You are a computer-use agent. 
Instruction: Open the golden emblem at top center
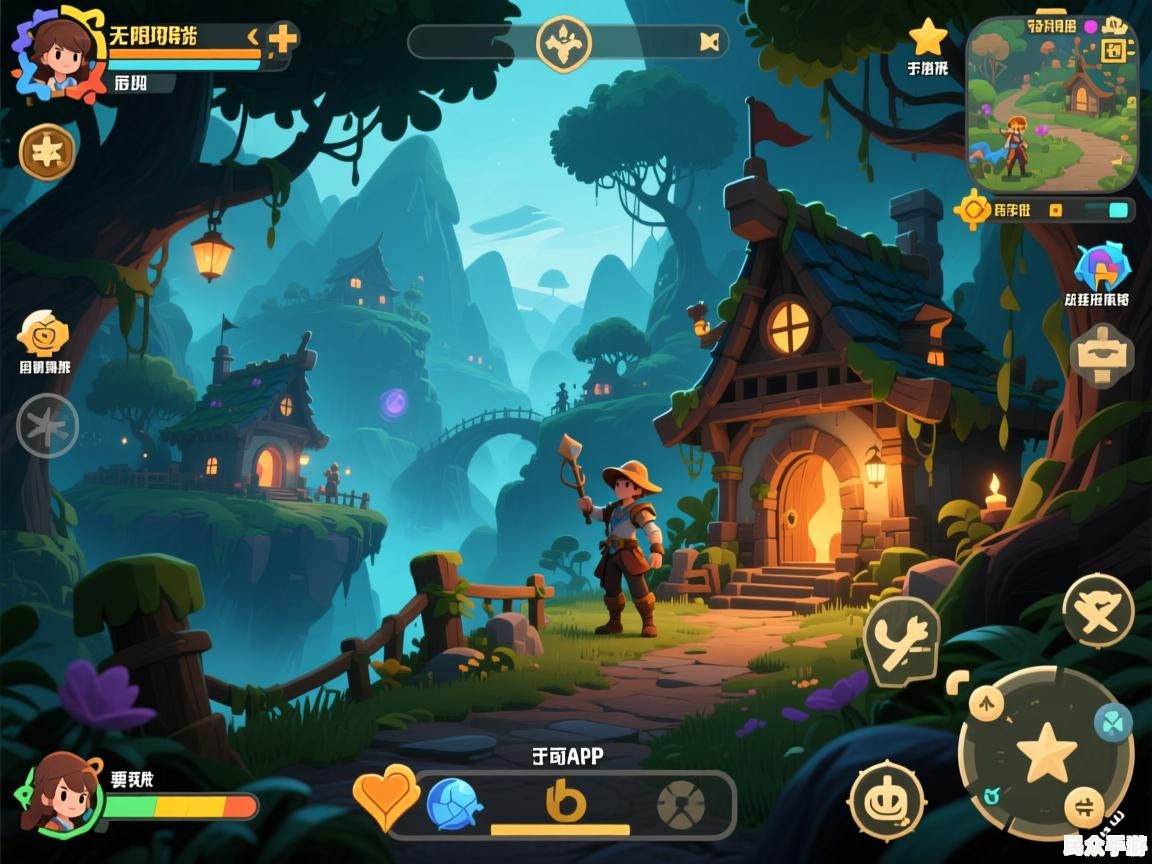click(564, 43)
